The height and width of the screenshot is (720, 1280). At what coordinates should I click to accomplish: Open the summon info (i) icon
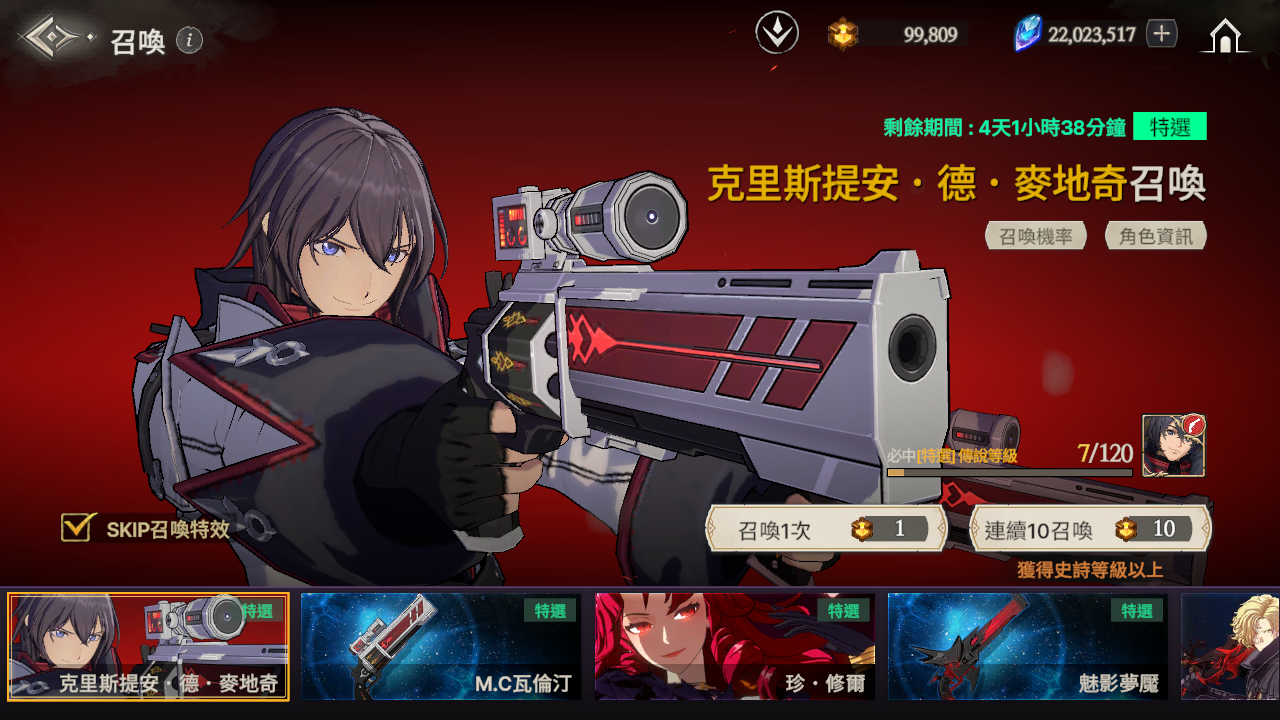189,40
